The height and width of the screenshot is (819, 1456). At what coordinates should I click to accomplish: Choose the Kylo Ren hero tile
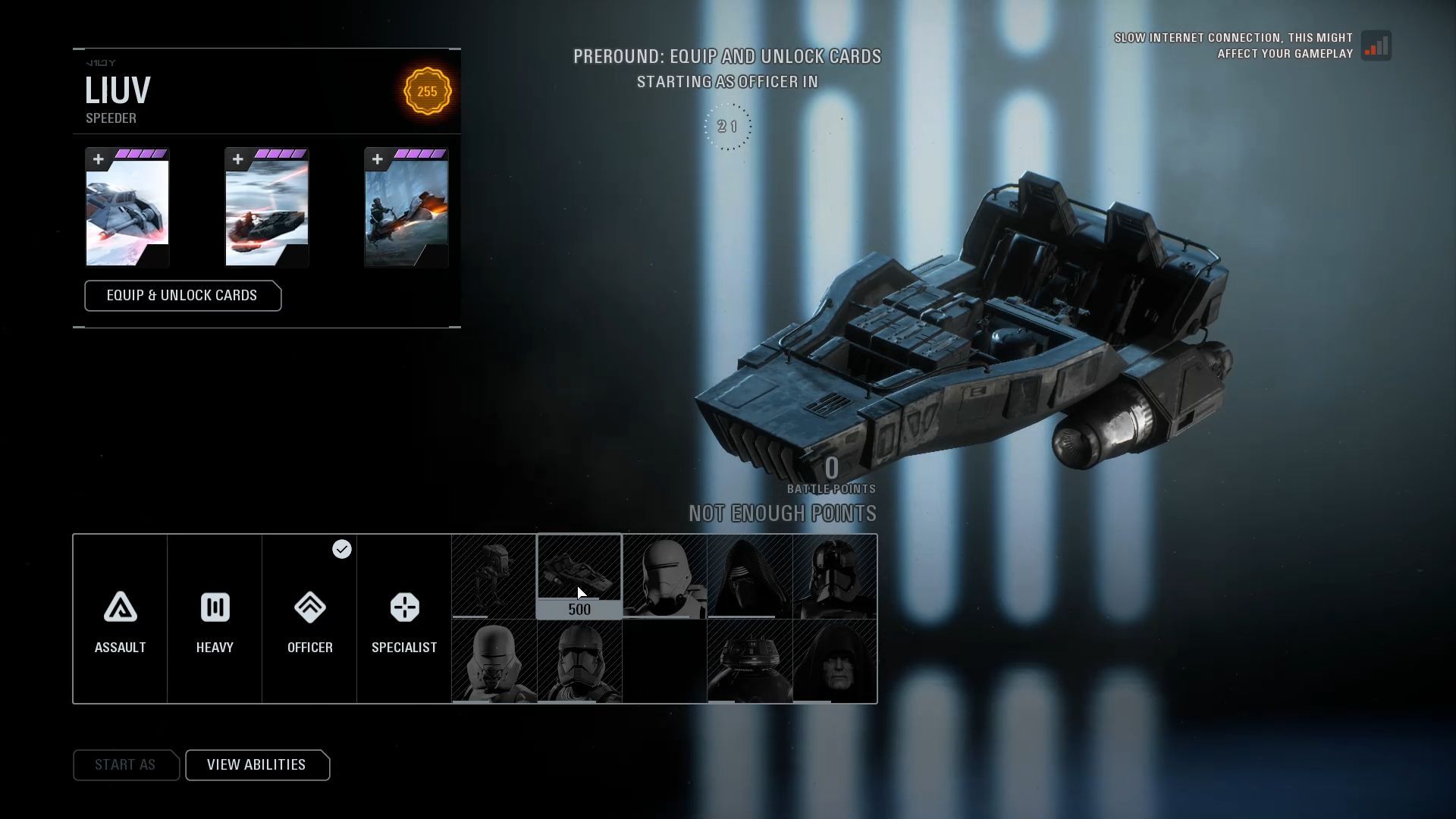click(x=750, y=576)
